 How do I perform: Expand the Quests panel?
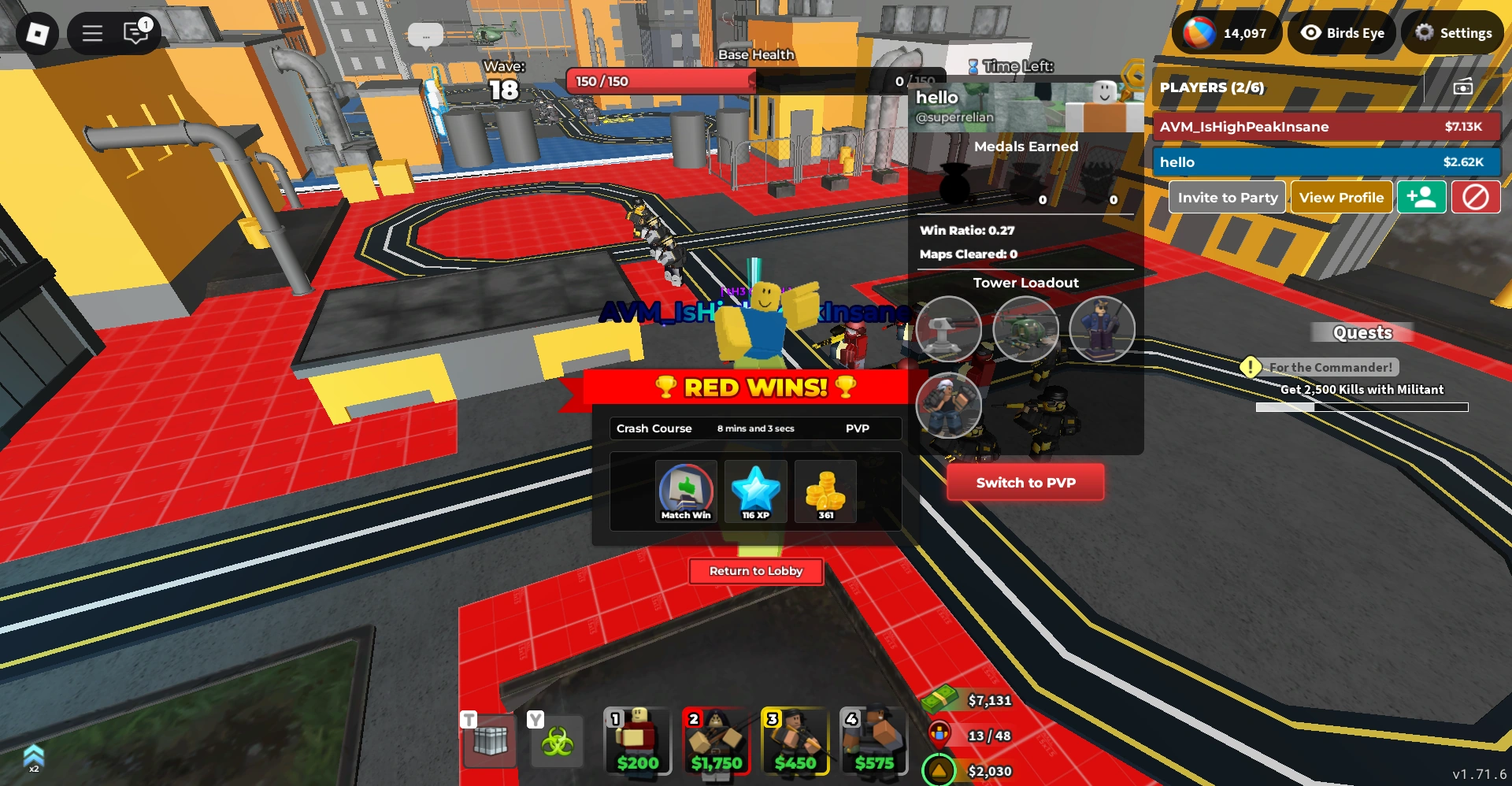[1362, 333]
